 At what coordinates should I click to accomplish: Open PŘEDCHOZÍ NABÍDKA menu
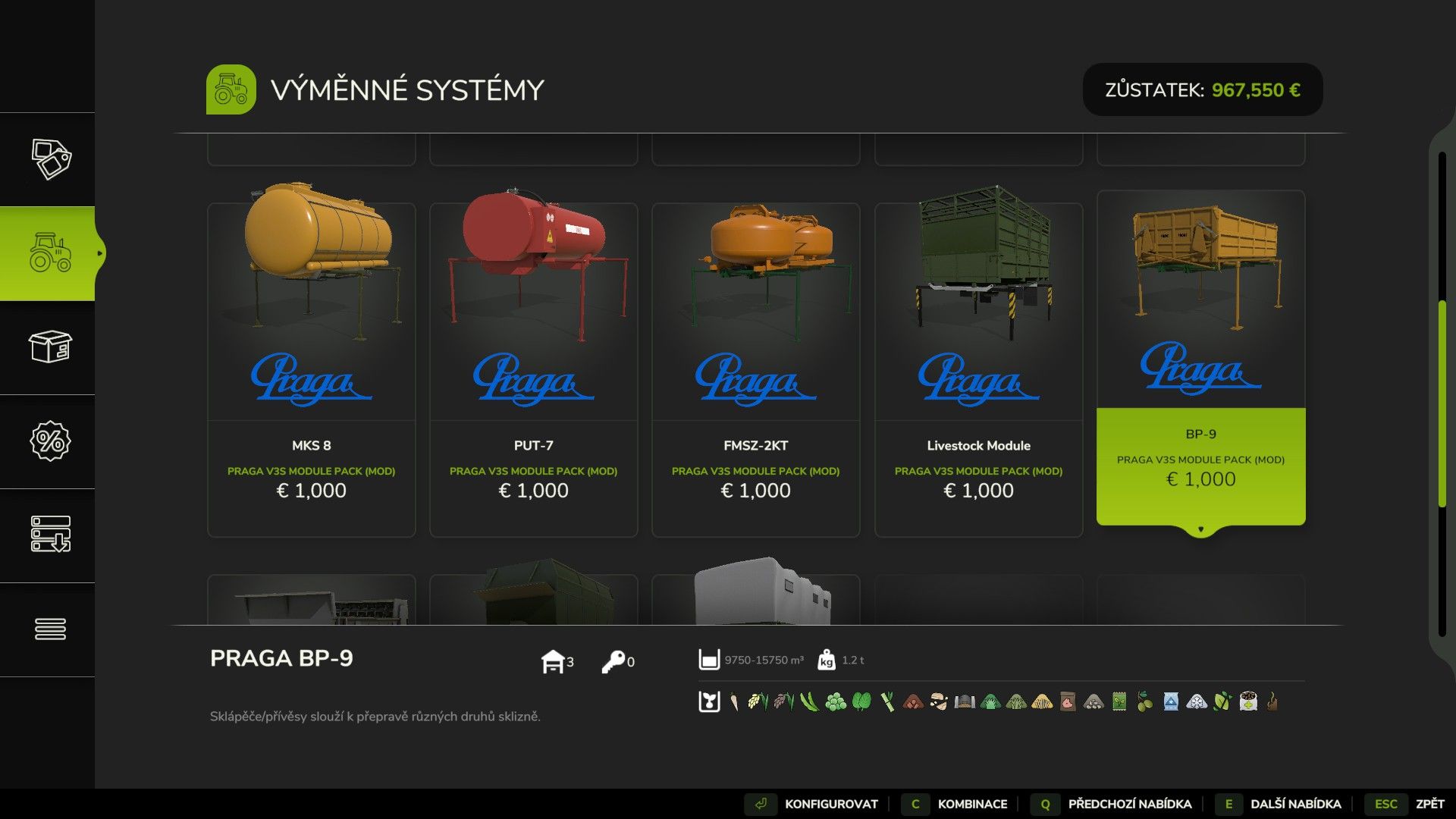coord(1129,804)
